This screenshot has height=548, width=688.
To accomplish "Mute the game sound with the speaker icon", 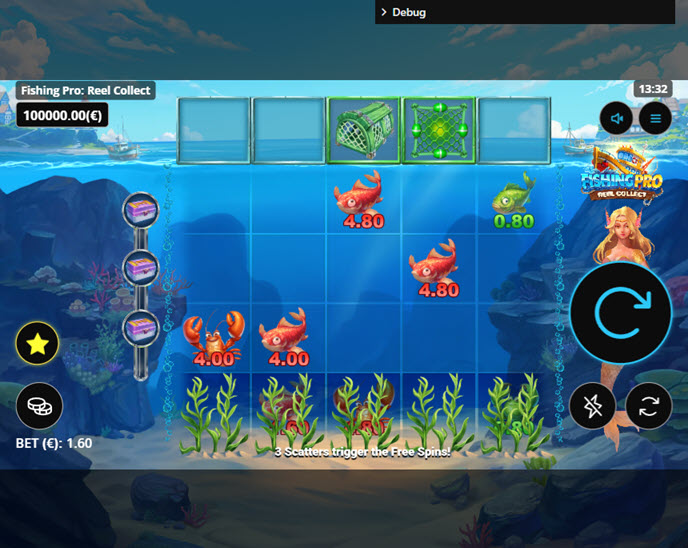I will coord(617,119).
